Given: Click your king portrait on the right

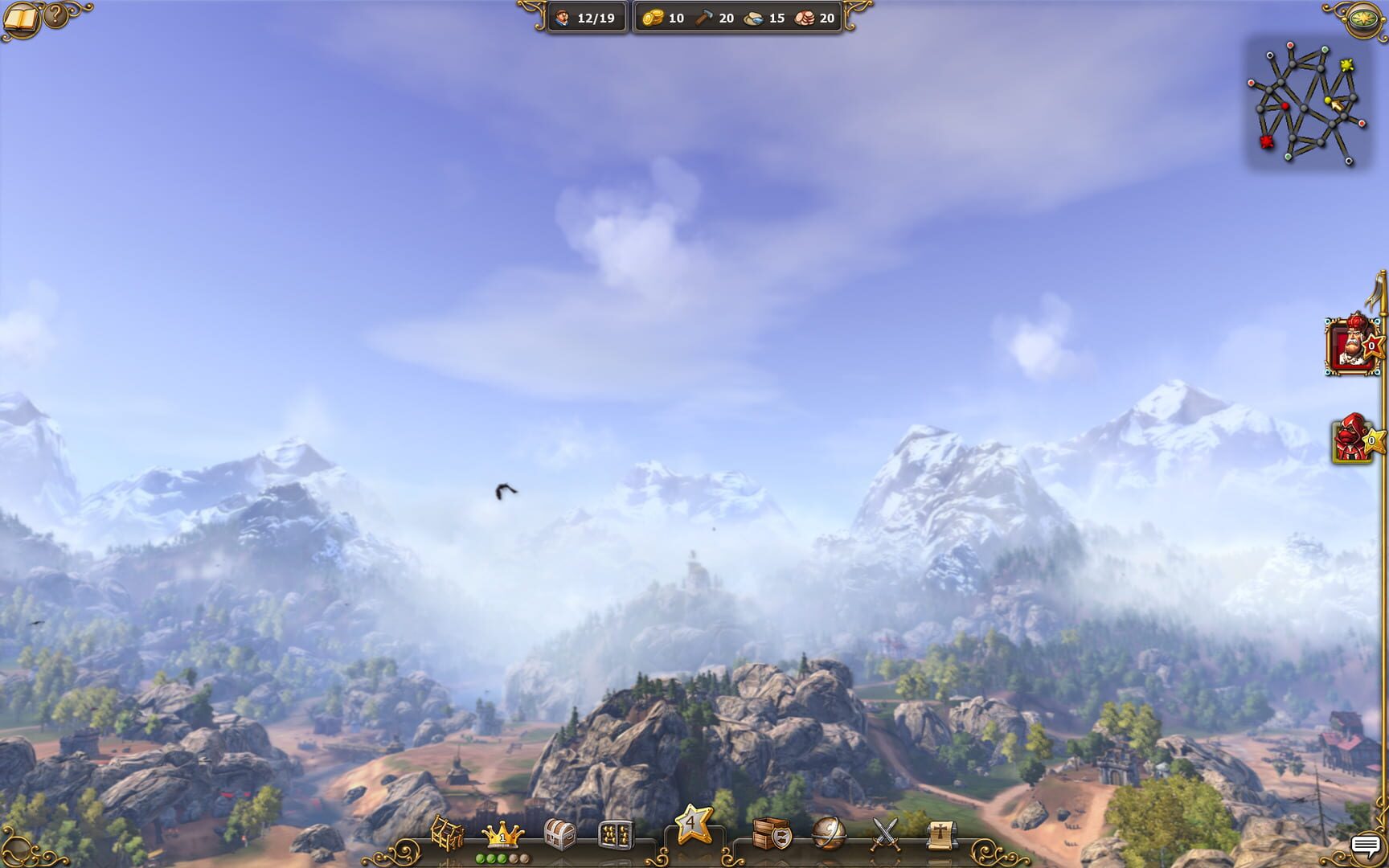Looking at the screenshot, I should click(x=1352, y=347).
